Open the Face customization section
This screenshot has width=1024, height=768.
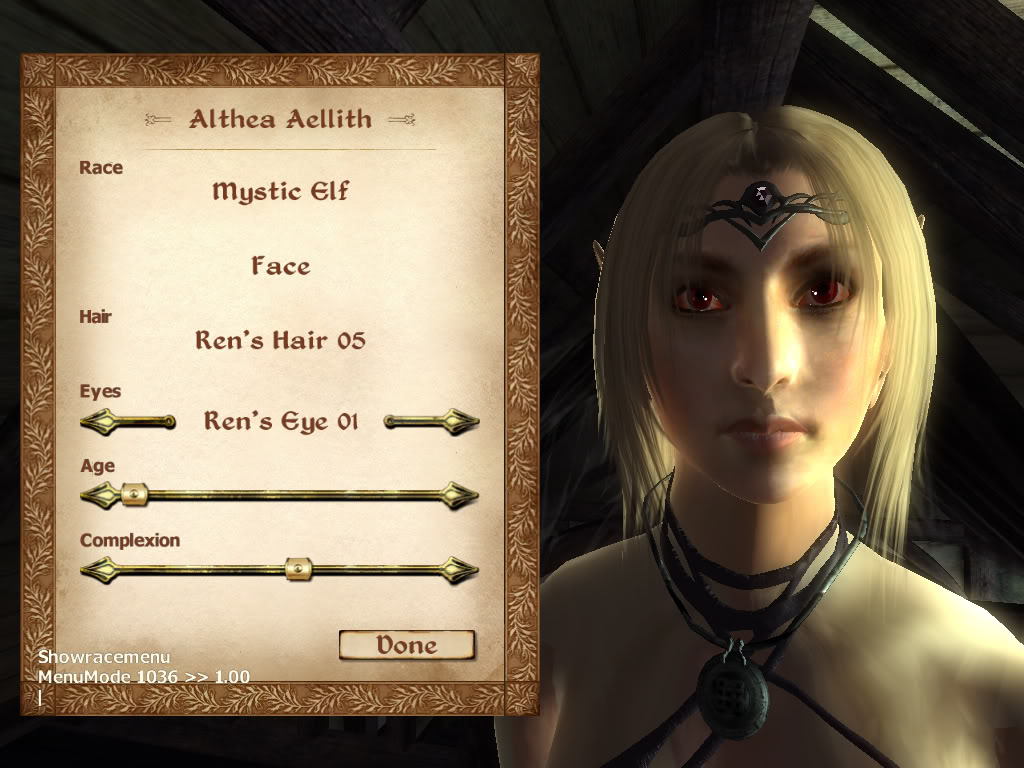(280, 266)
